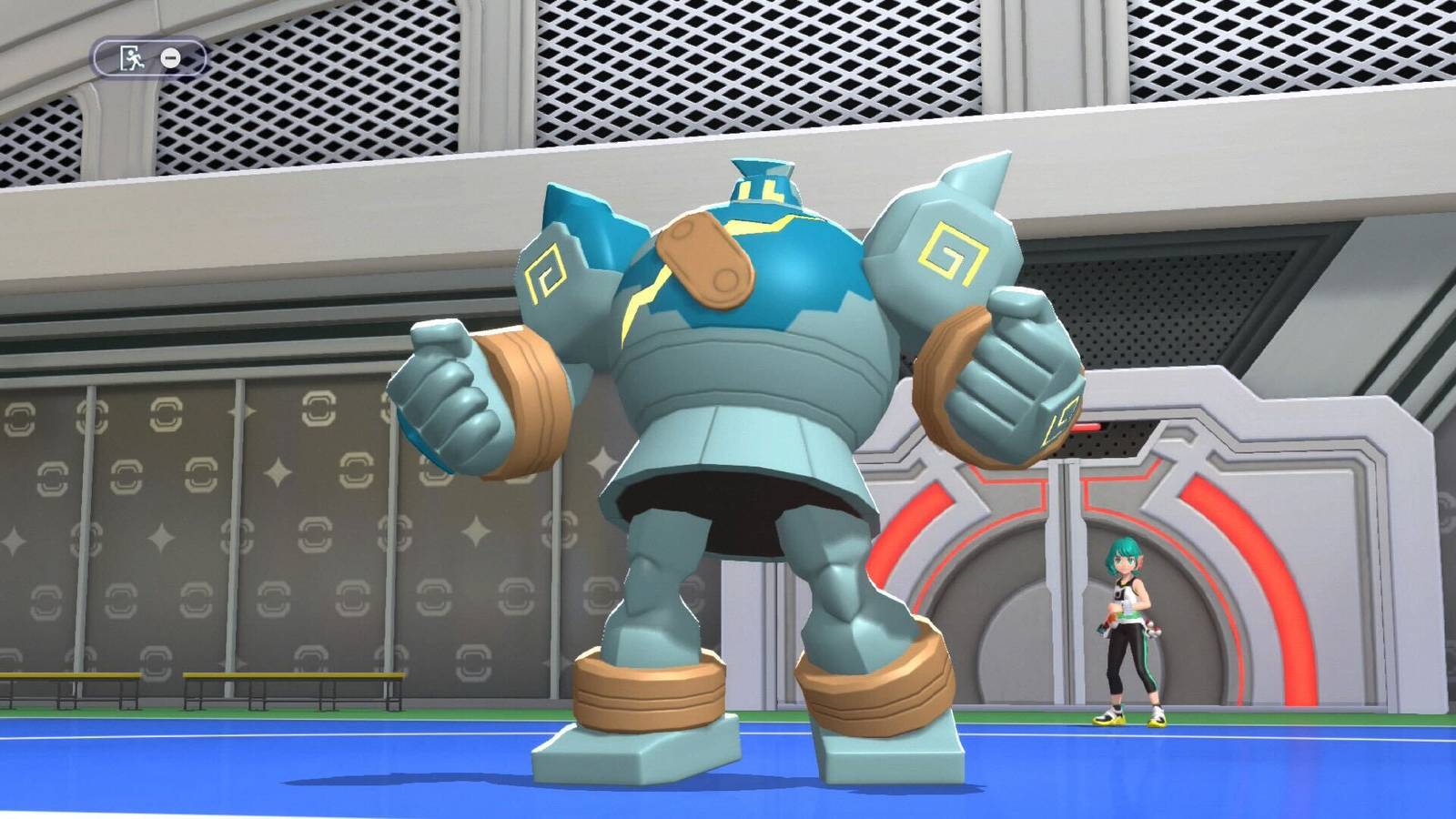The height and width of the screenshot is (819, 1456).
Task: Click the running-exit icon in the top-left capsule
Action: click(132, 57)
